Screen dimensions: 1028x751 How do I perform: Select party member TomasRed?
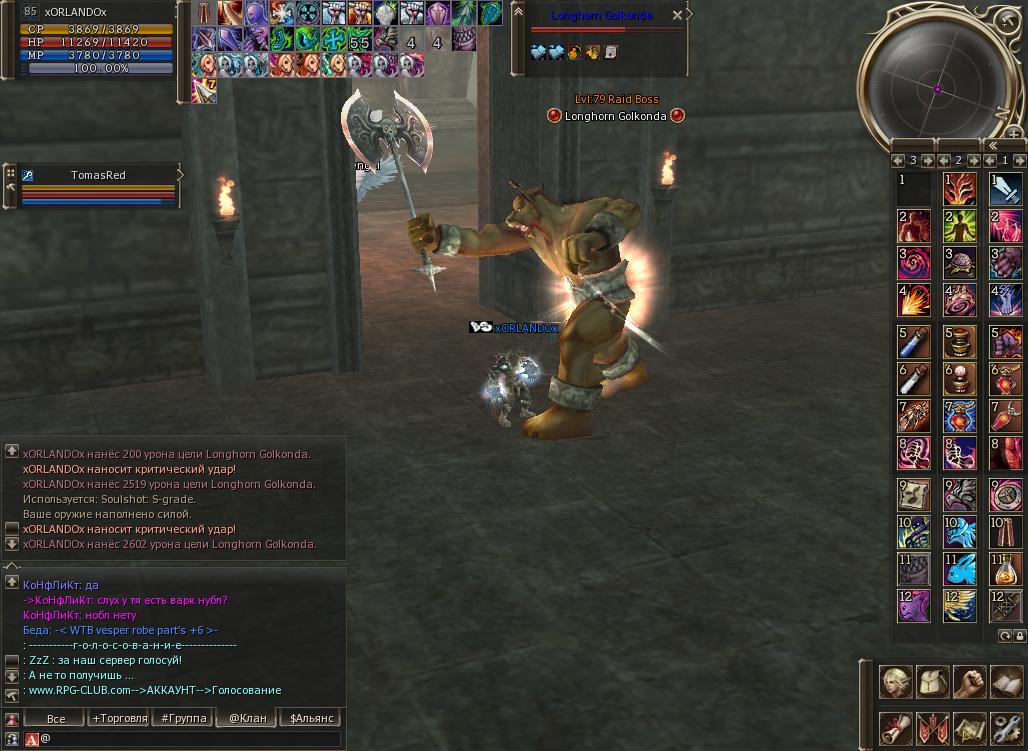tap(98, 176)
